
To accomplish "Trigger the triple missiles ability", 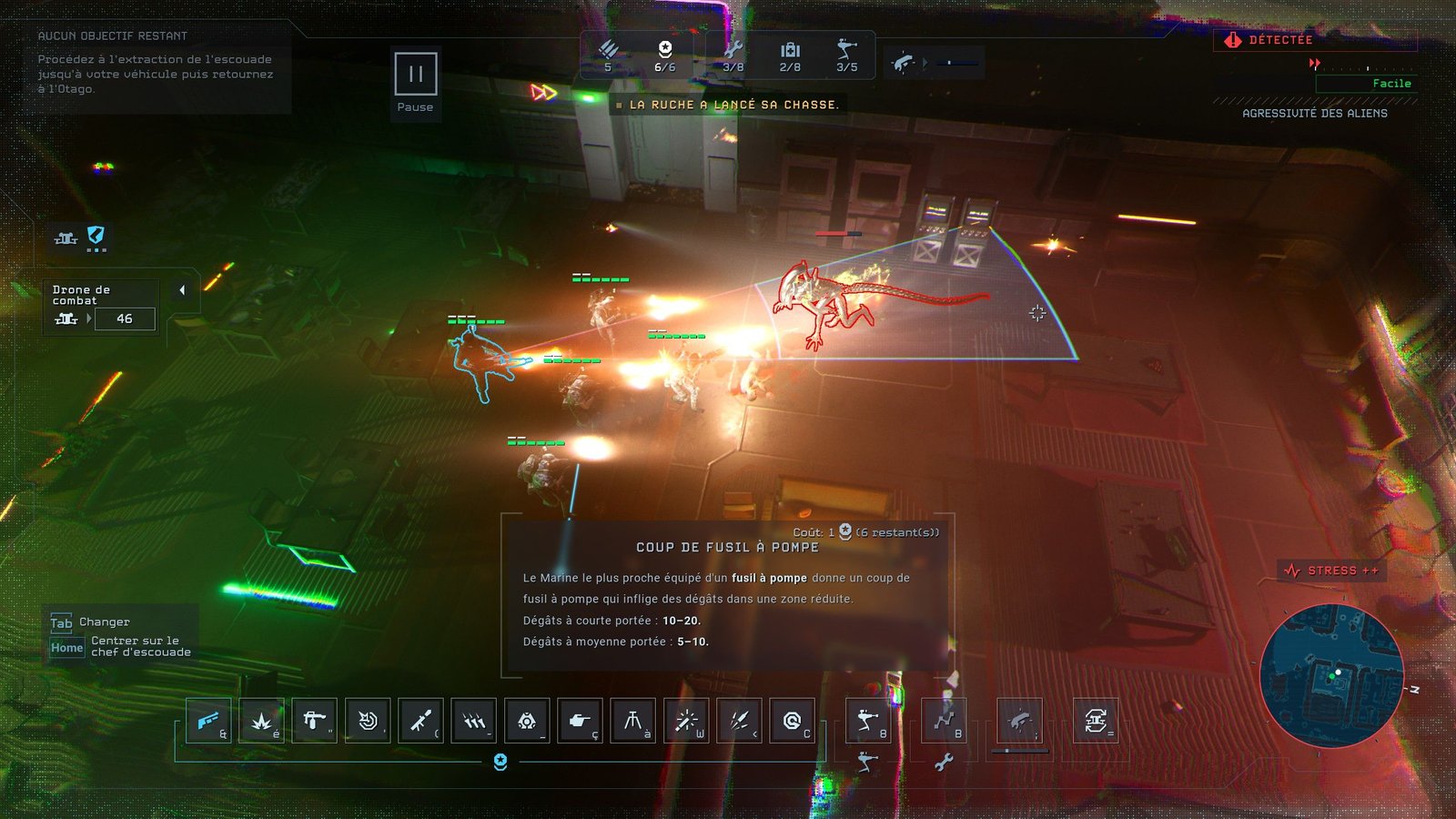I will (474, 721).
